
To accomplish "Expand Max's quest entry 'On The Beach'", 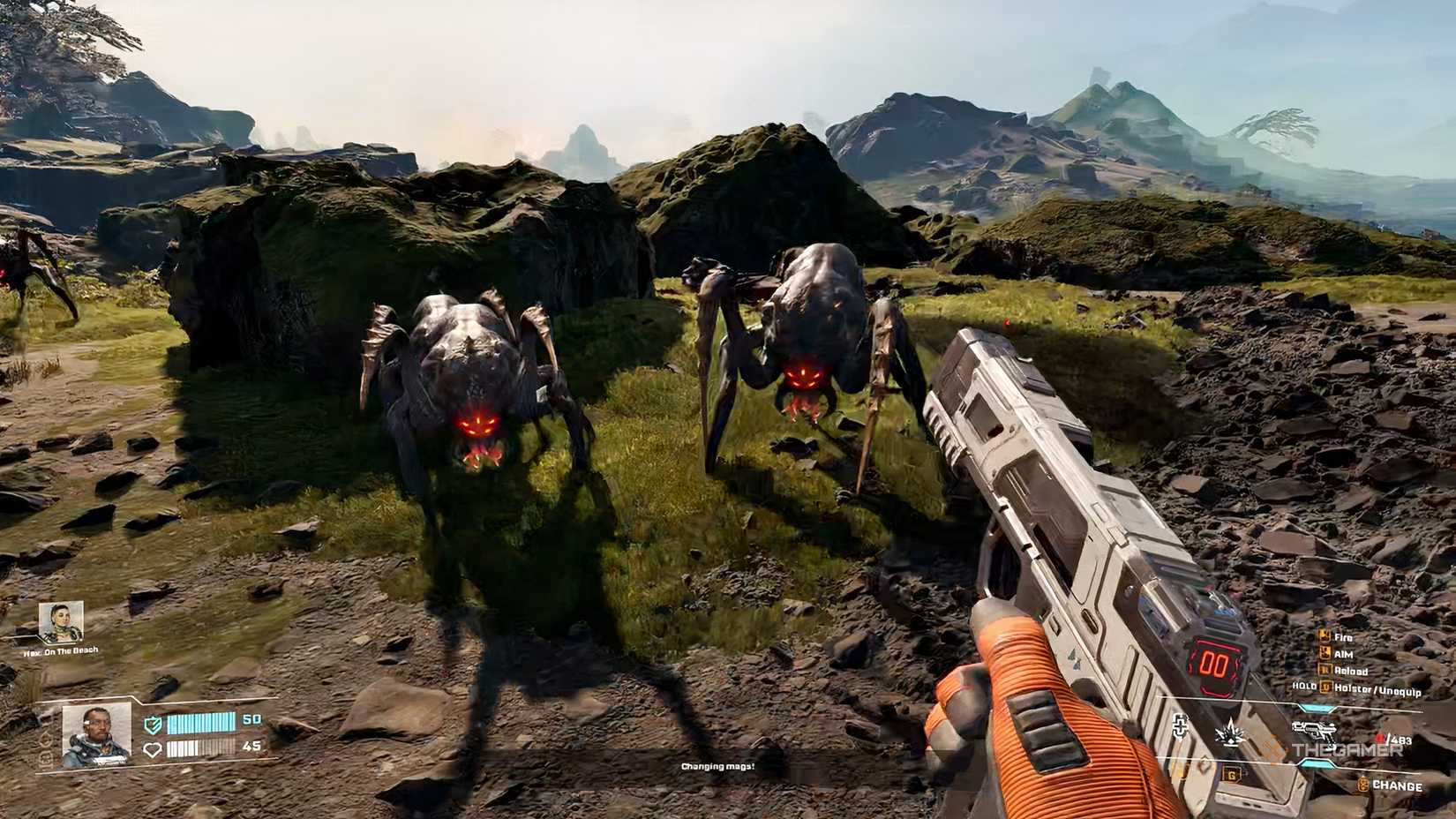I will pos(60,650).
